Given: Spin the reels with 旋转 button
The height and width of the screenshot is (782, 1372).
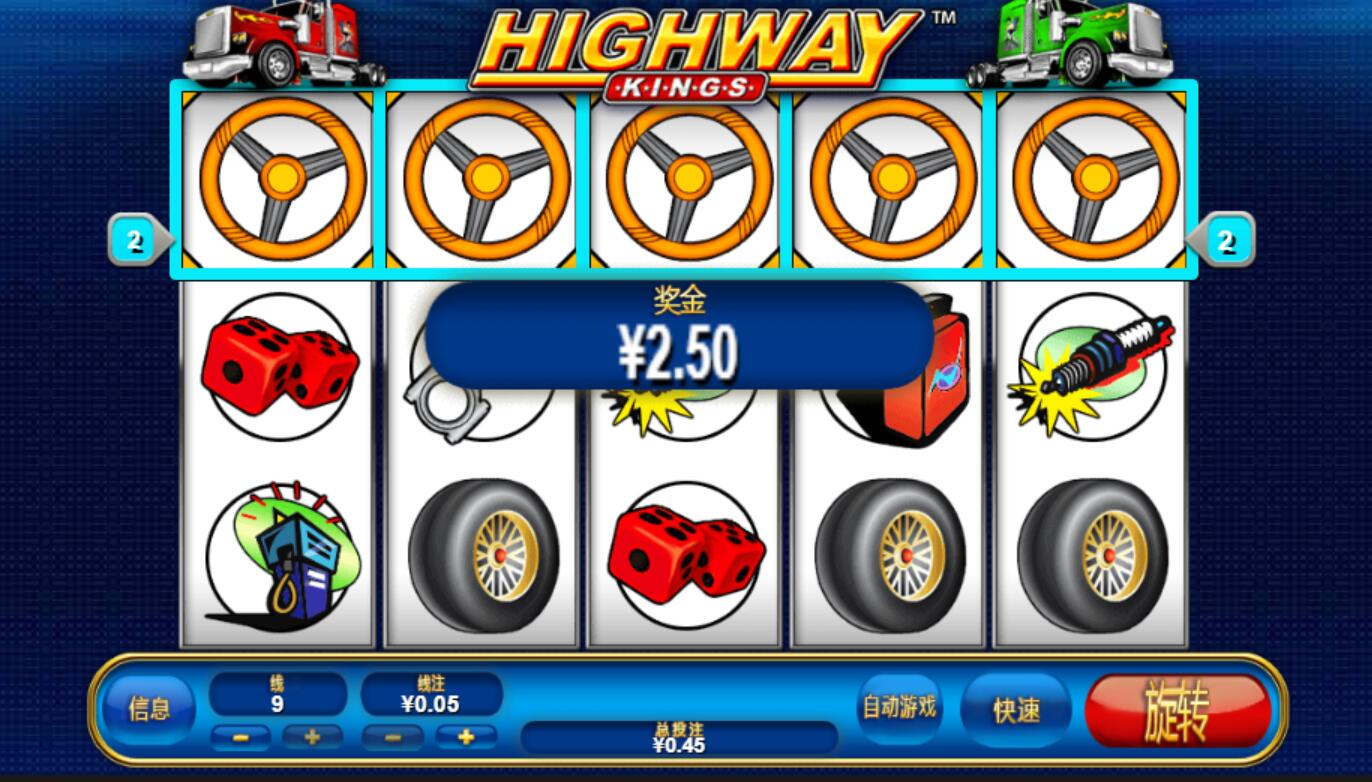Looking at the screenshot, I should [1177, 711].
